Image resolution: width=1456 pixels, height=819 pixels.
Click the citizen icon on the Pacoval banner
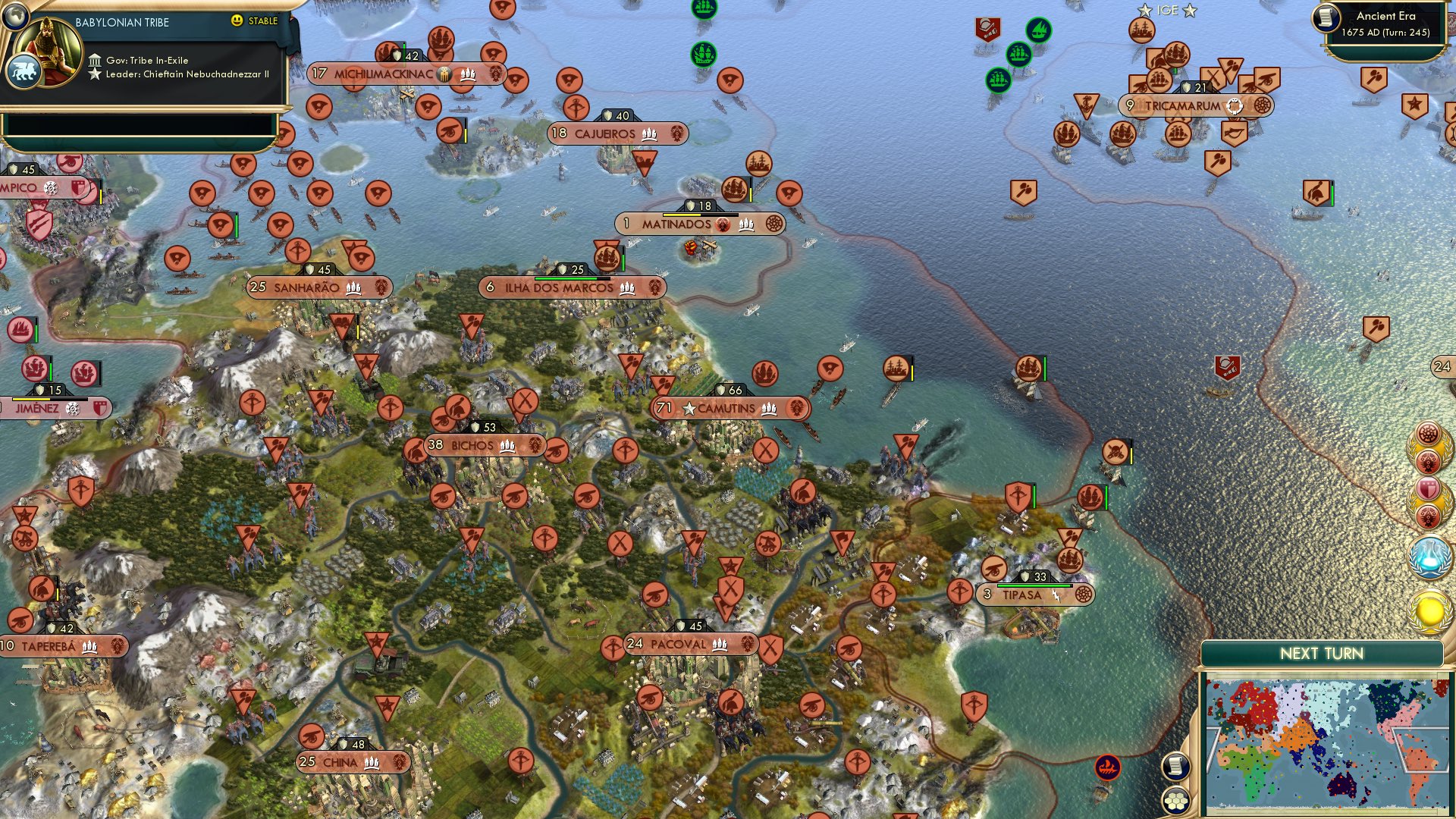(719, 647)
